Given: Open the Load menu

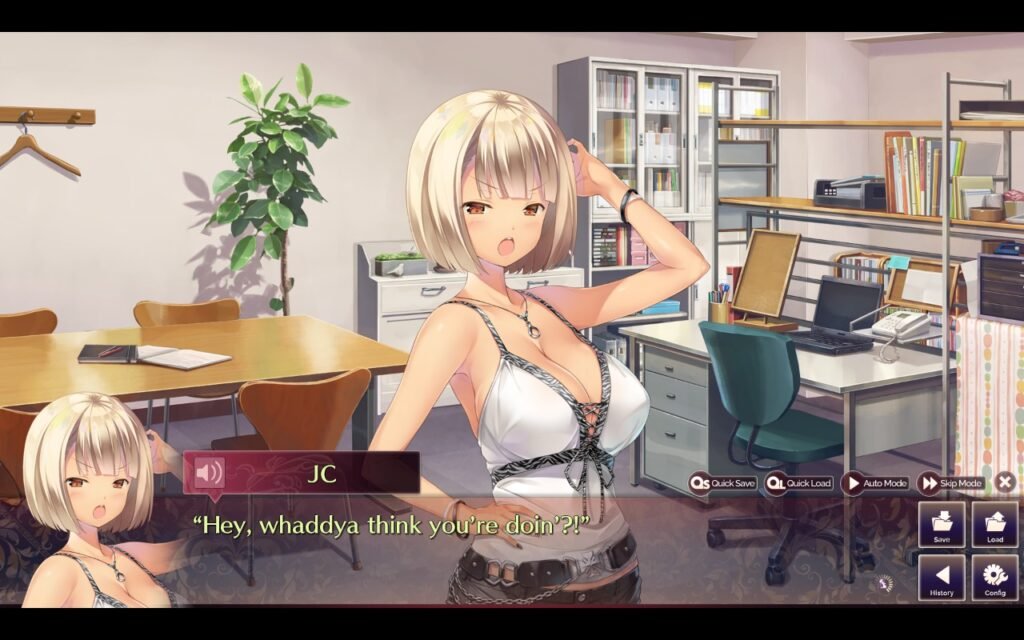Looking at the screenshot, I should point(995,525).
